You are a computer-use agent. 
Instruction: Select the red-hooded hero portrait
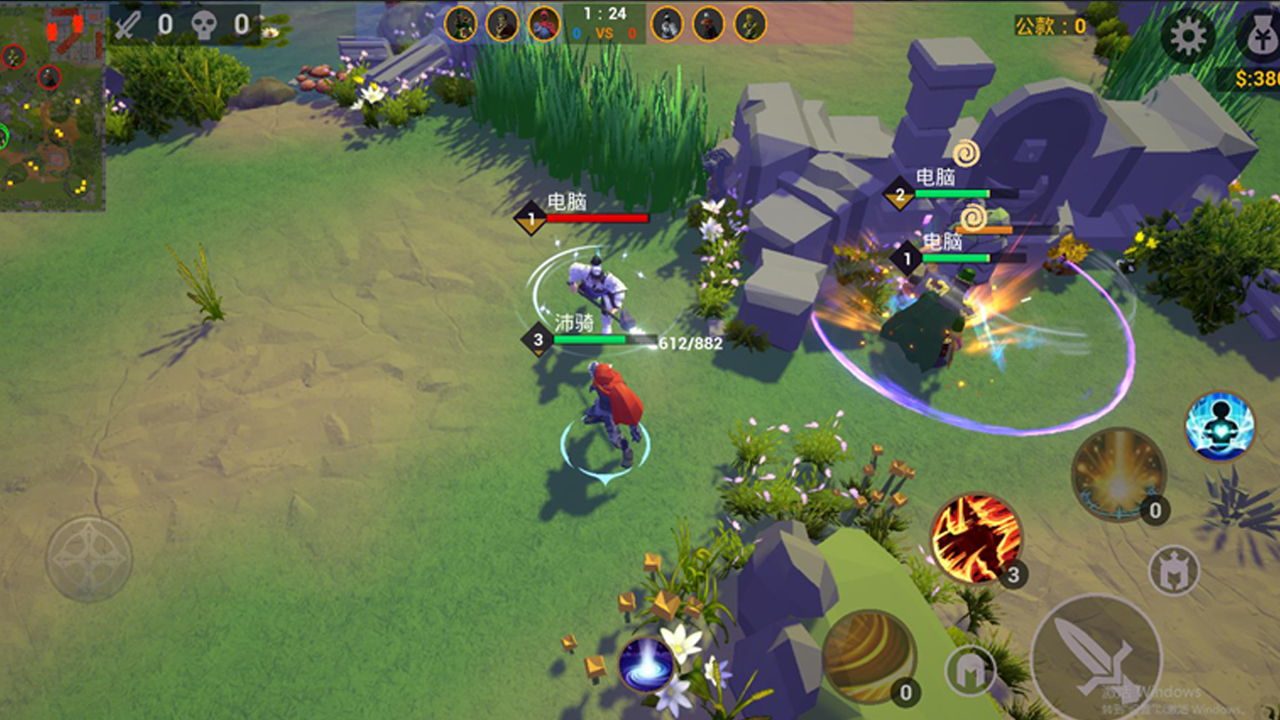(x=544, y=23)
